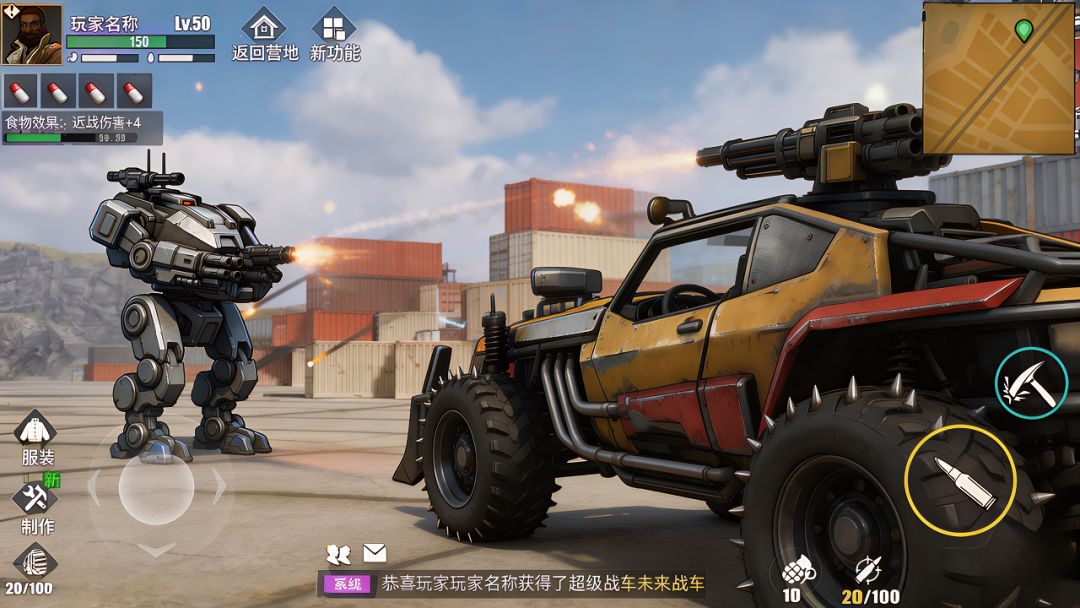This screenshot has width=1080, height=608.
Task: Open the mail envelope icon
Action: tap(374, 553)
